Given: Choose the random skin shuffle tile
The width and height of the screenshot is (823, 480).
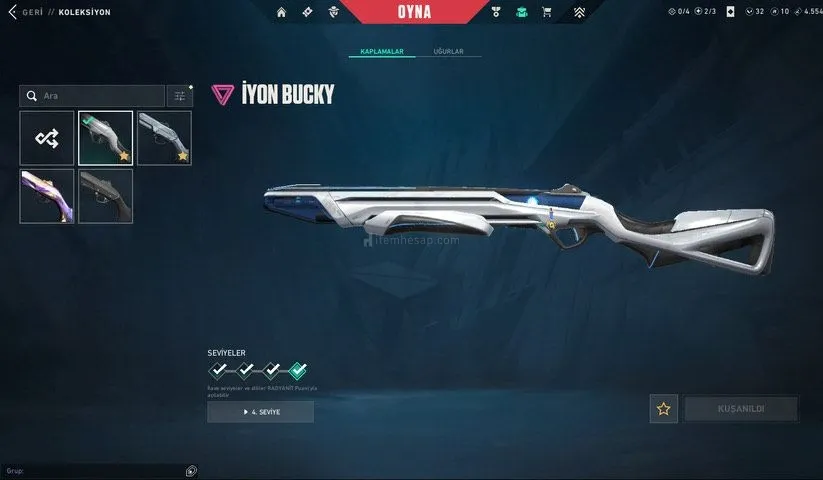Looking at the screenshot, I should pyautogui.click(x=47, y=138).
